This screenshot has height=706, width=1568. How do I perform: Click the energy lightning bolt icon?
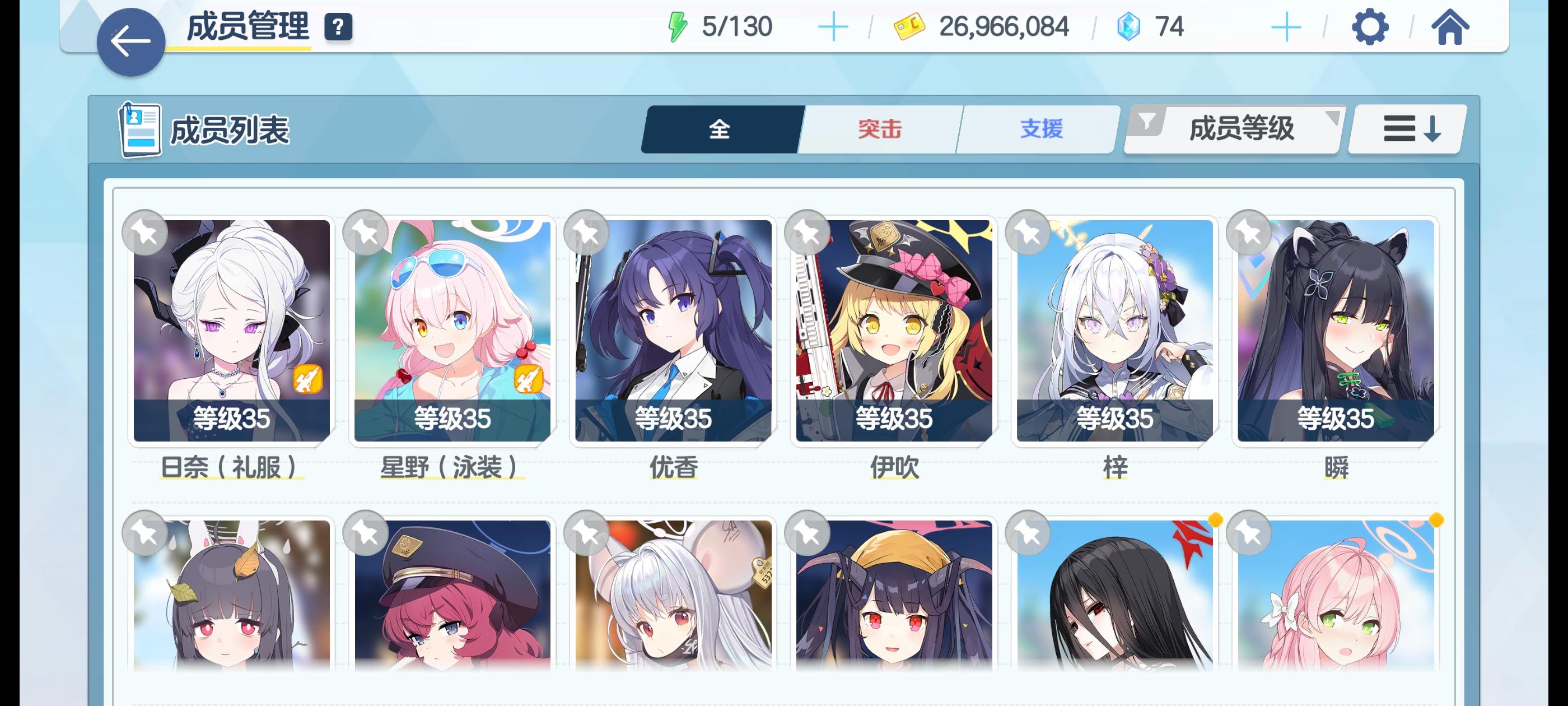(x=678, y=26)
